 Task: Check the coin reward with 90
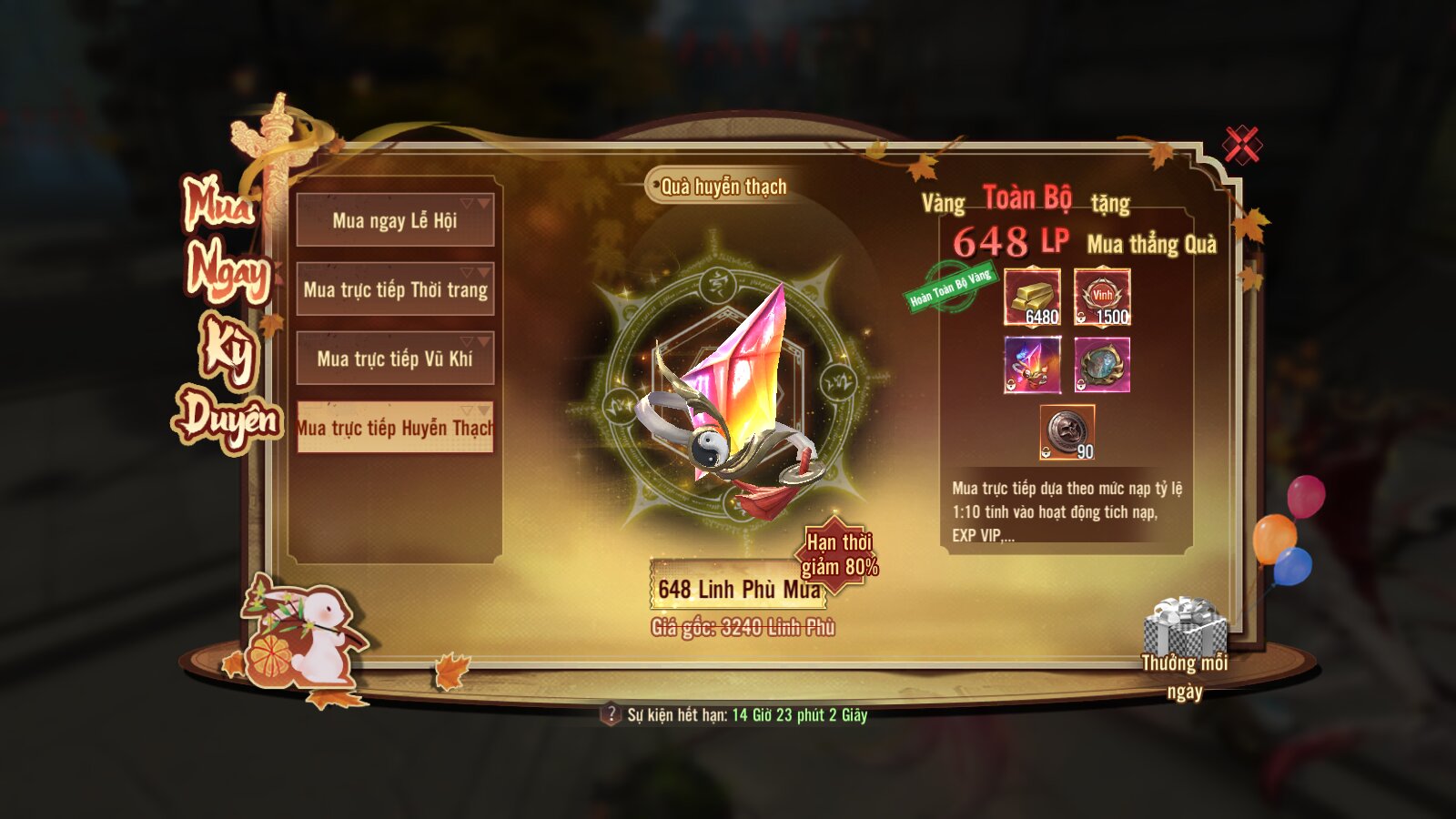click(1067, 432)
